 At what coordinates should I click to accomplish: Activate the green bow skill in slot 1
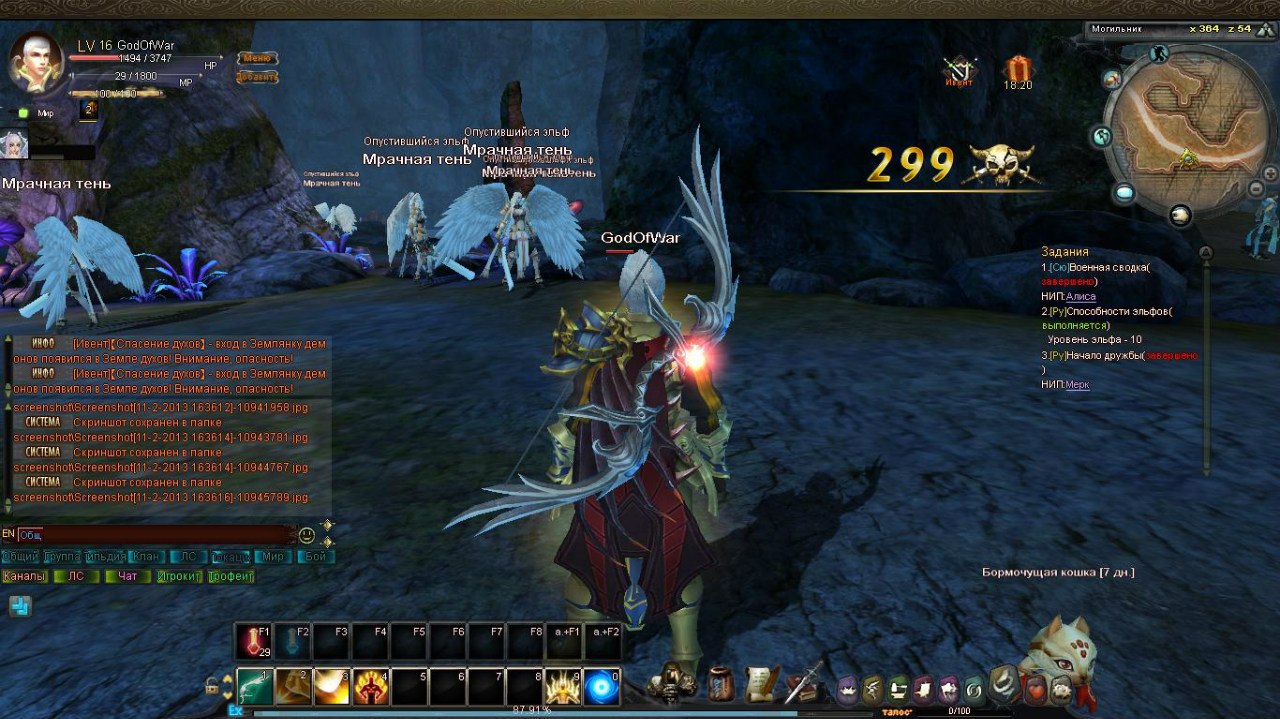(x=254, y=687)
